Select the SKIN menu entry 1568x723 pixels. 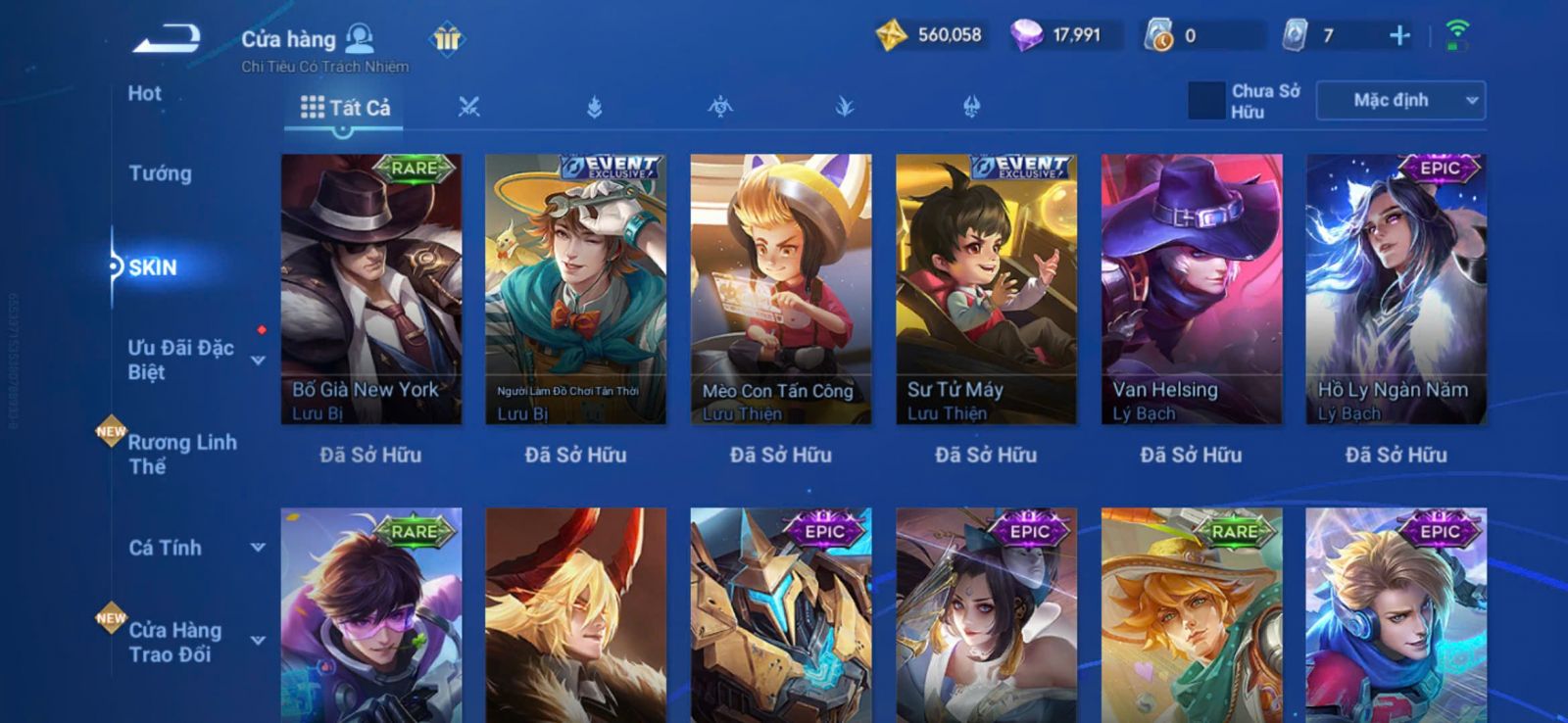(152, 267)
